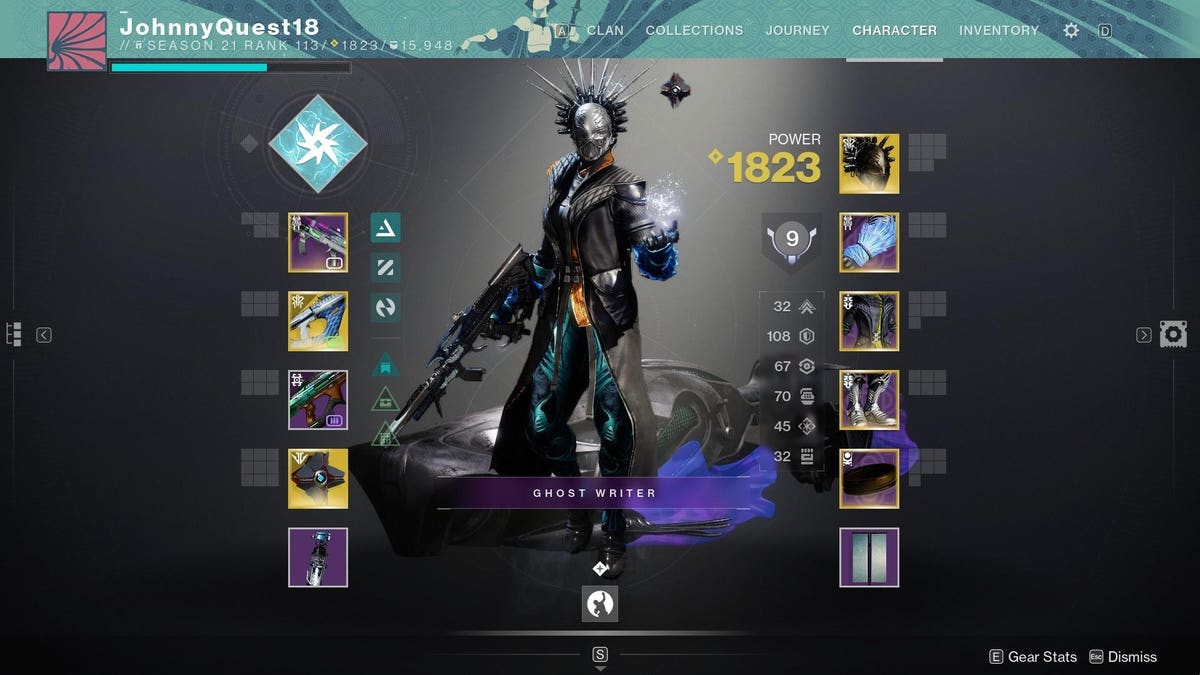Viewport: 1200px width, 675px height.
Task: Open the emblem slot below the armor
Action: pyautogui.click(x=869, y=557)
